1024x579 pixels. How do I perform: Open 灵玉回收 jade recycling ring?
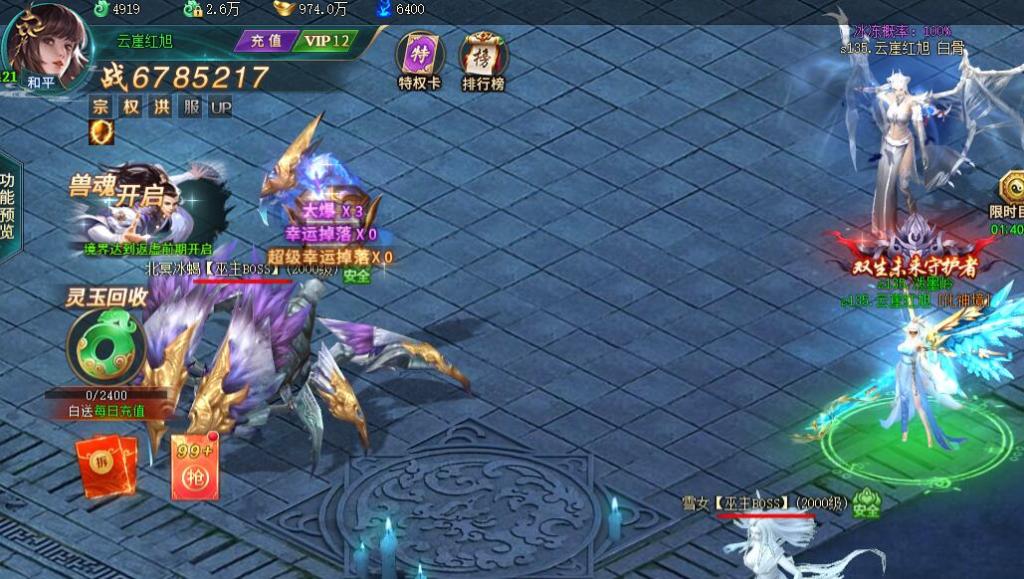pos(106,344)
